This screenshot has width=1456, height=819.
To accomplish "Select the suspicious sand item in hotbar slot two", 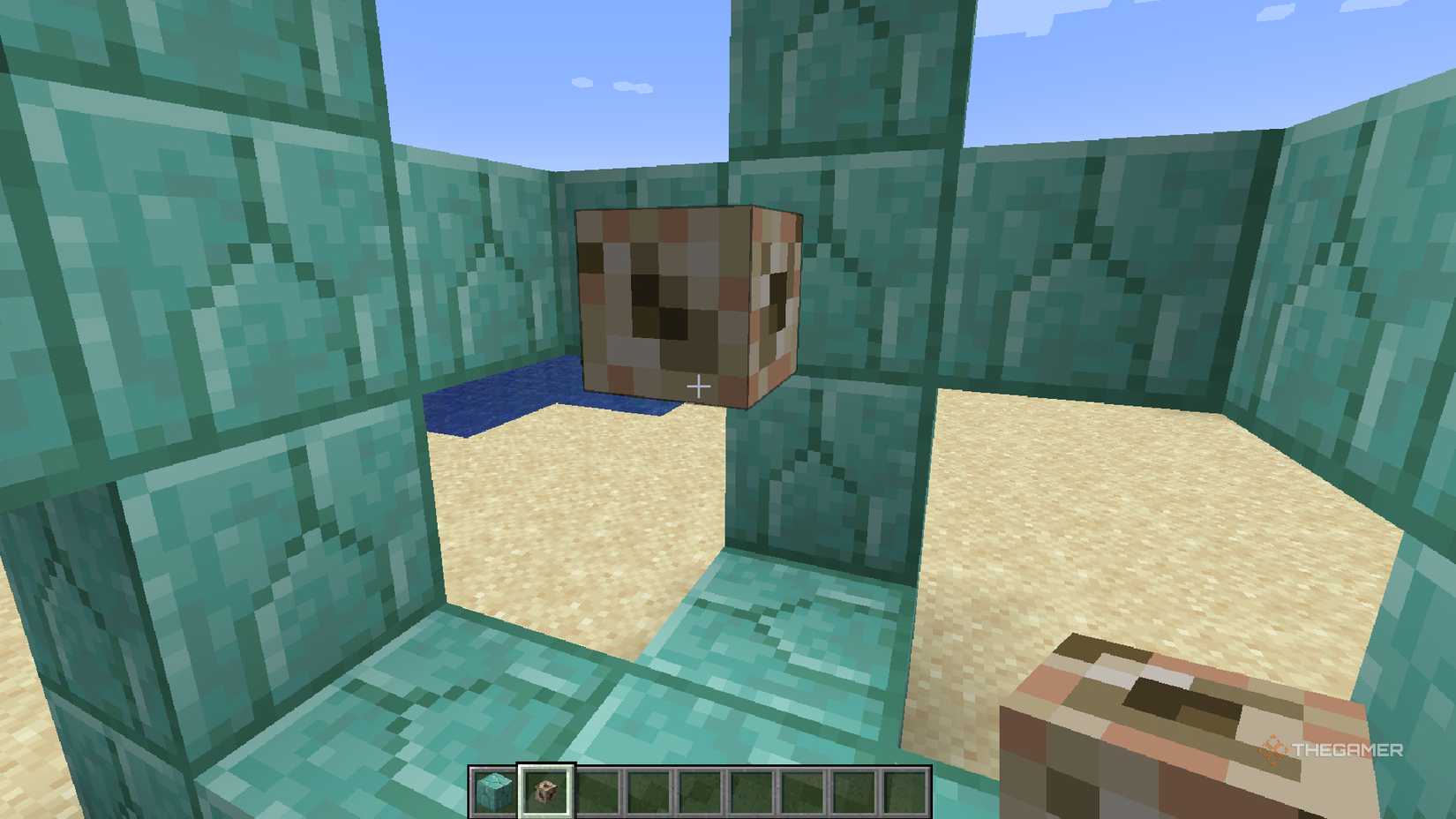I will click(547, 790).
